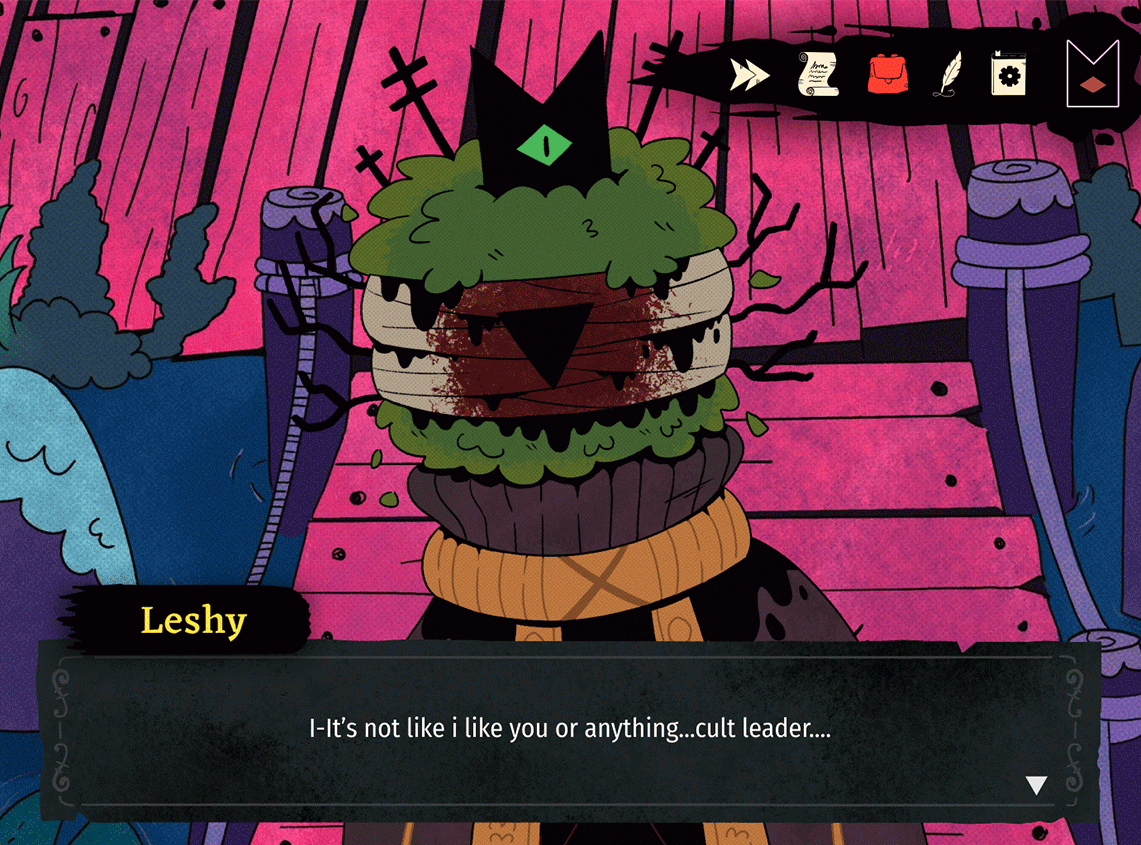Viewport: 1141px width, 845px height.
Task: Select the feather quill save icon
Action: click(946, 74)
